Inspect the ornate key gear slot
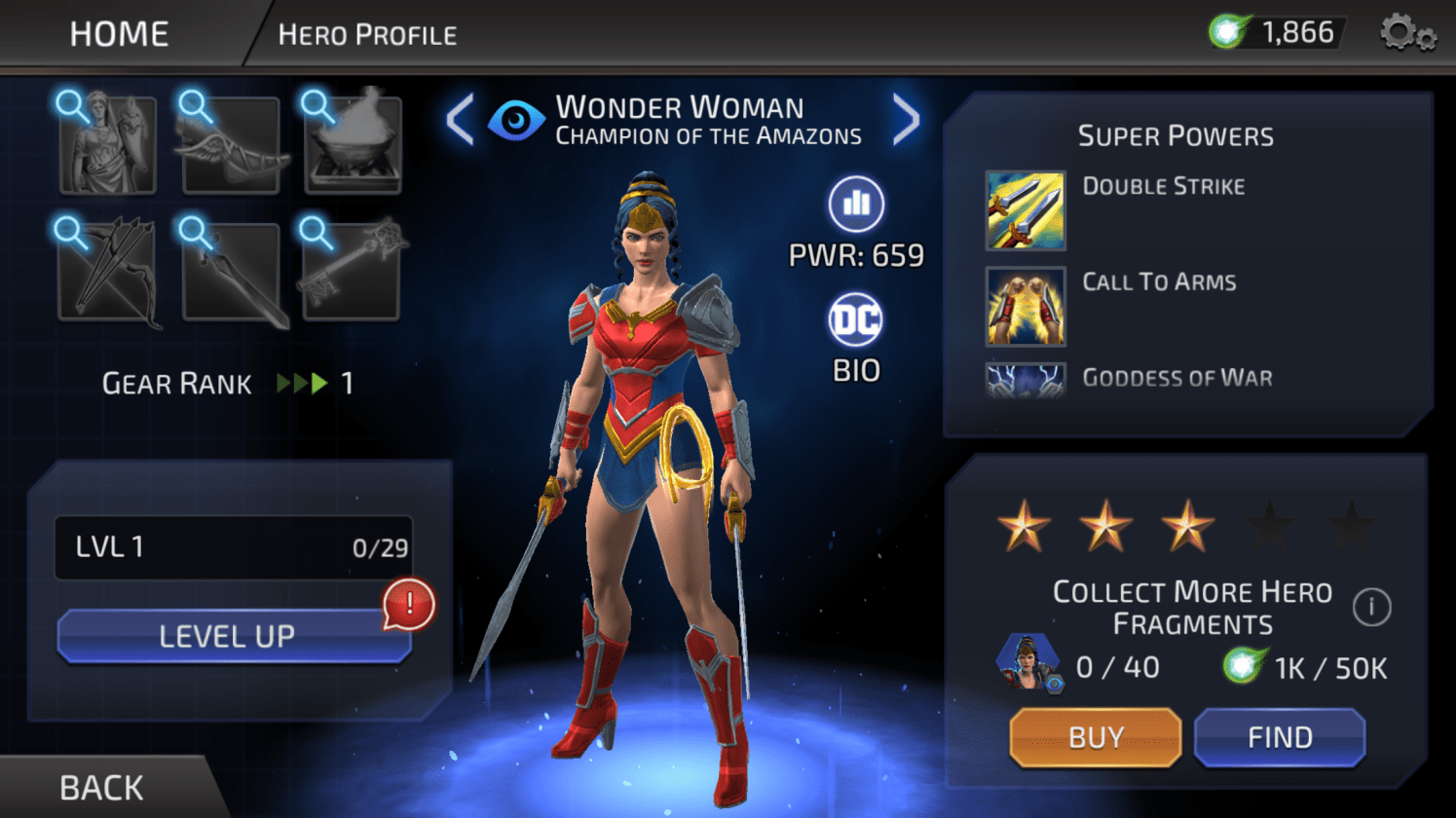 coord(353,272)
